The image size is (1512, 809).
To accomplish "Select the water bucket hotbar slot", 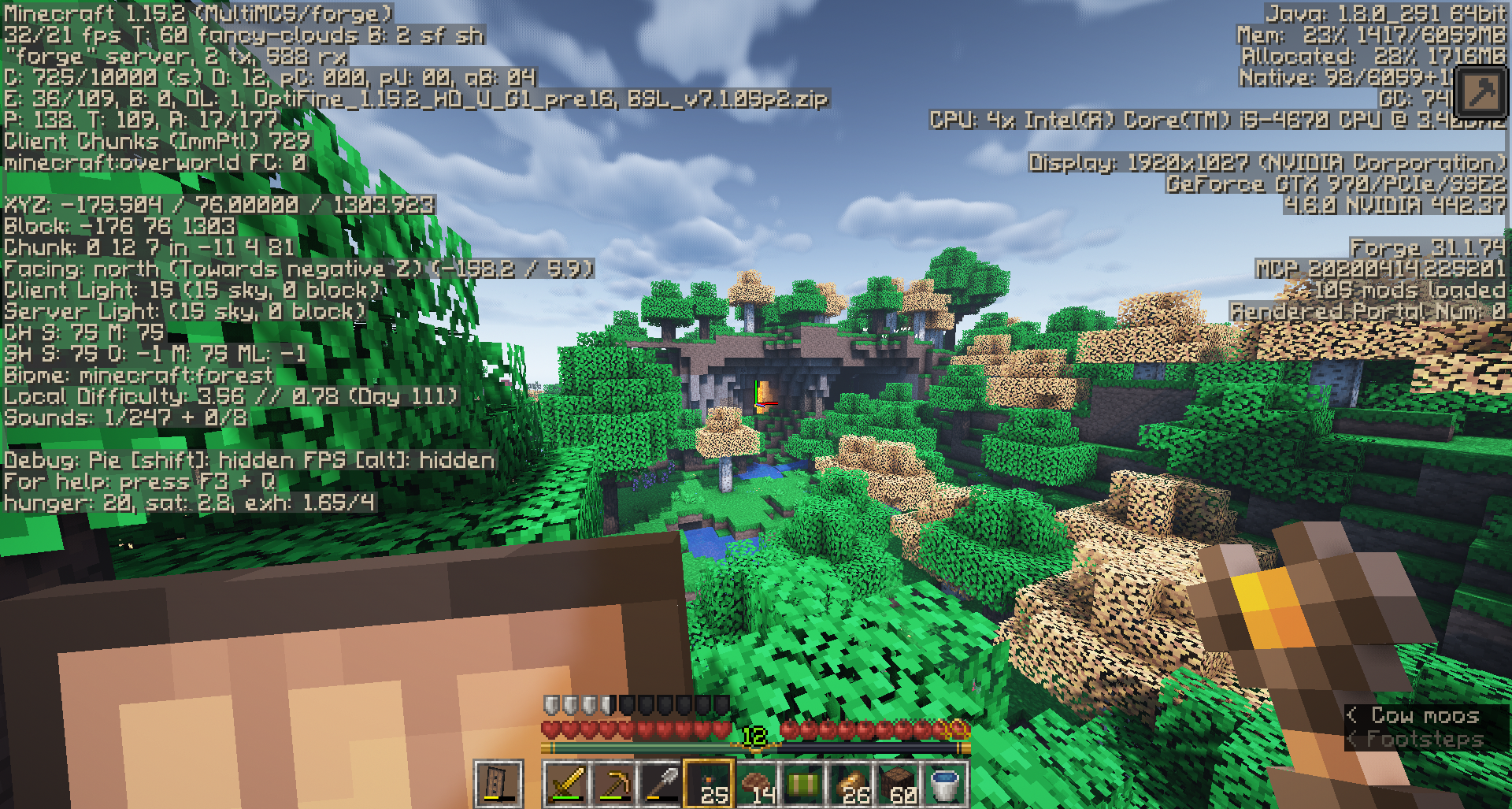I will point(944,784).
